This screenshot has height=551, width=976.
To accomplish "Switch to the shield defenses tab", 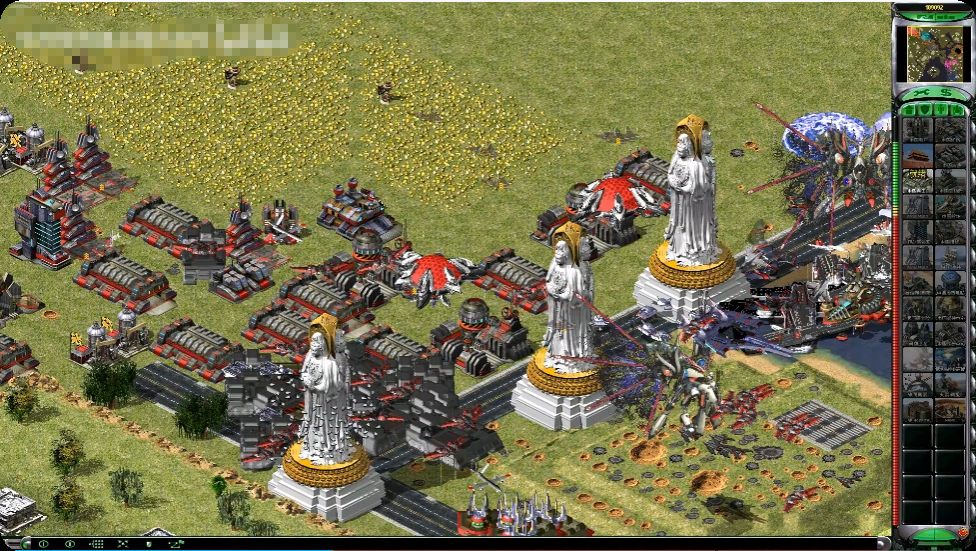I will coord(925,109).
